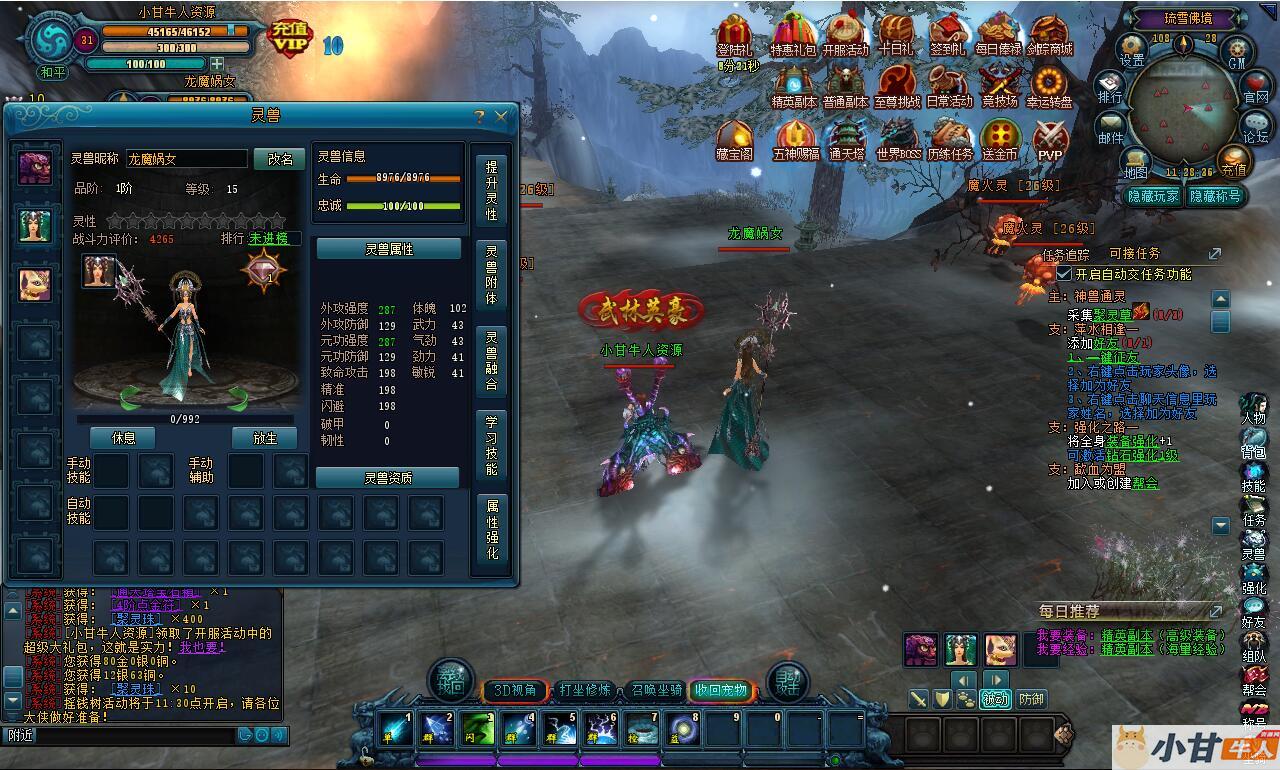Click the 改名 rename button
Image resolution: width=1280 pixels, height=770 pixels.
280,159
